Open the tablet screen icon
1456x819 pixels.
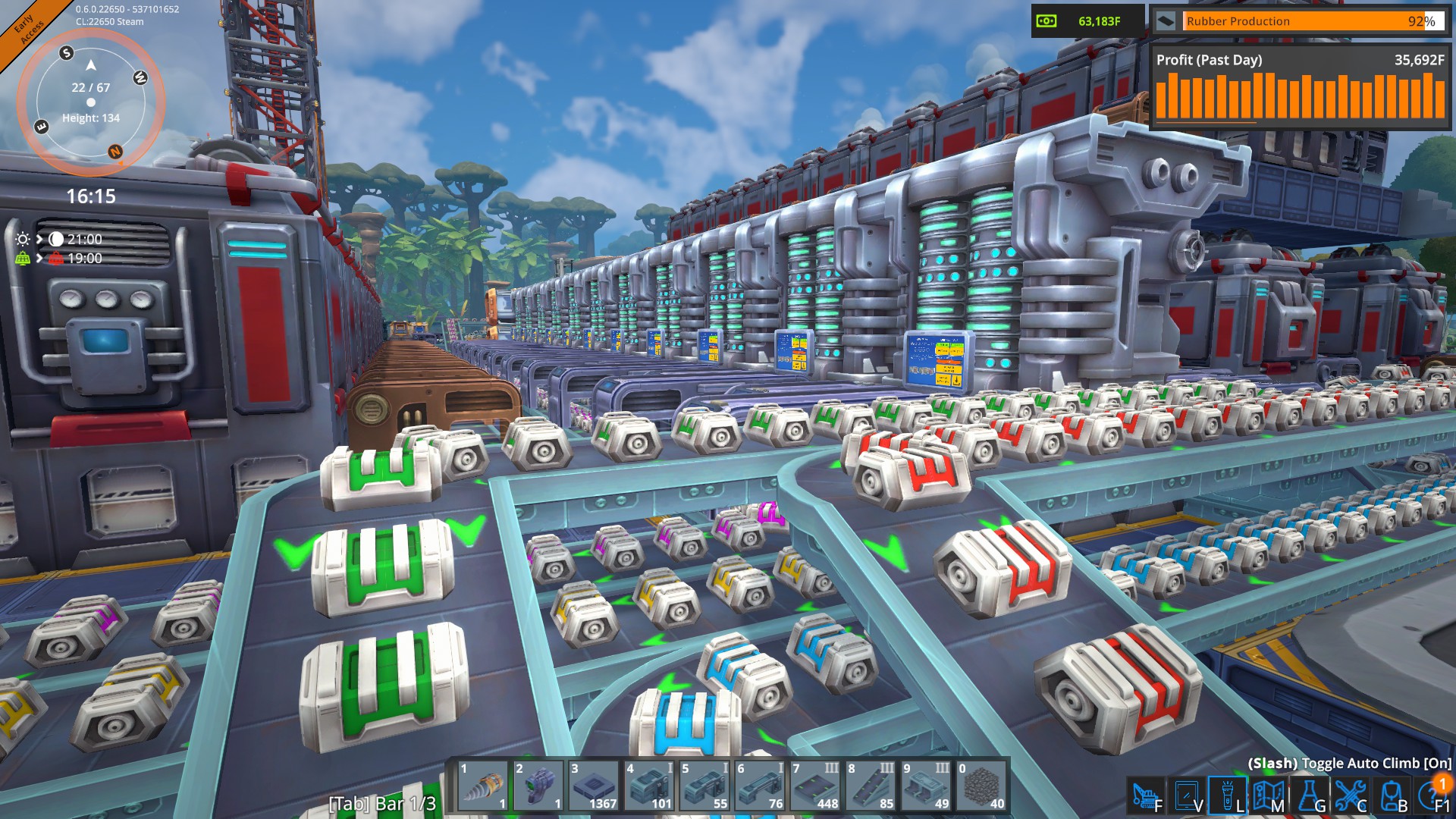pyautogui.click(x=1187, y=795)
